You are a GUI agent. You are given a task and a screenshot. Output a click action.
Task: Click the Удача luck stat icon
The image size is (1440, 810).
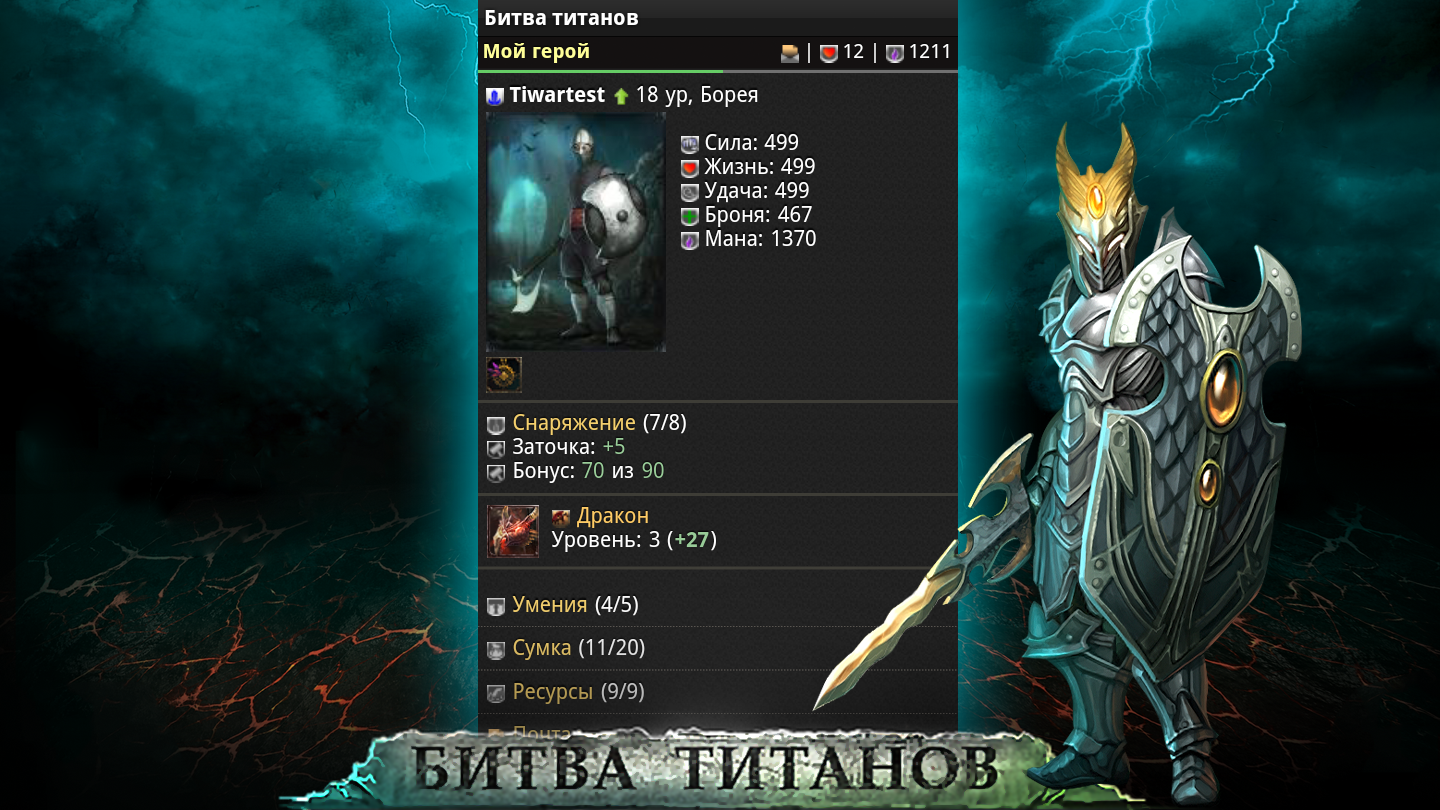click(688, 191)
